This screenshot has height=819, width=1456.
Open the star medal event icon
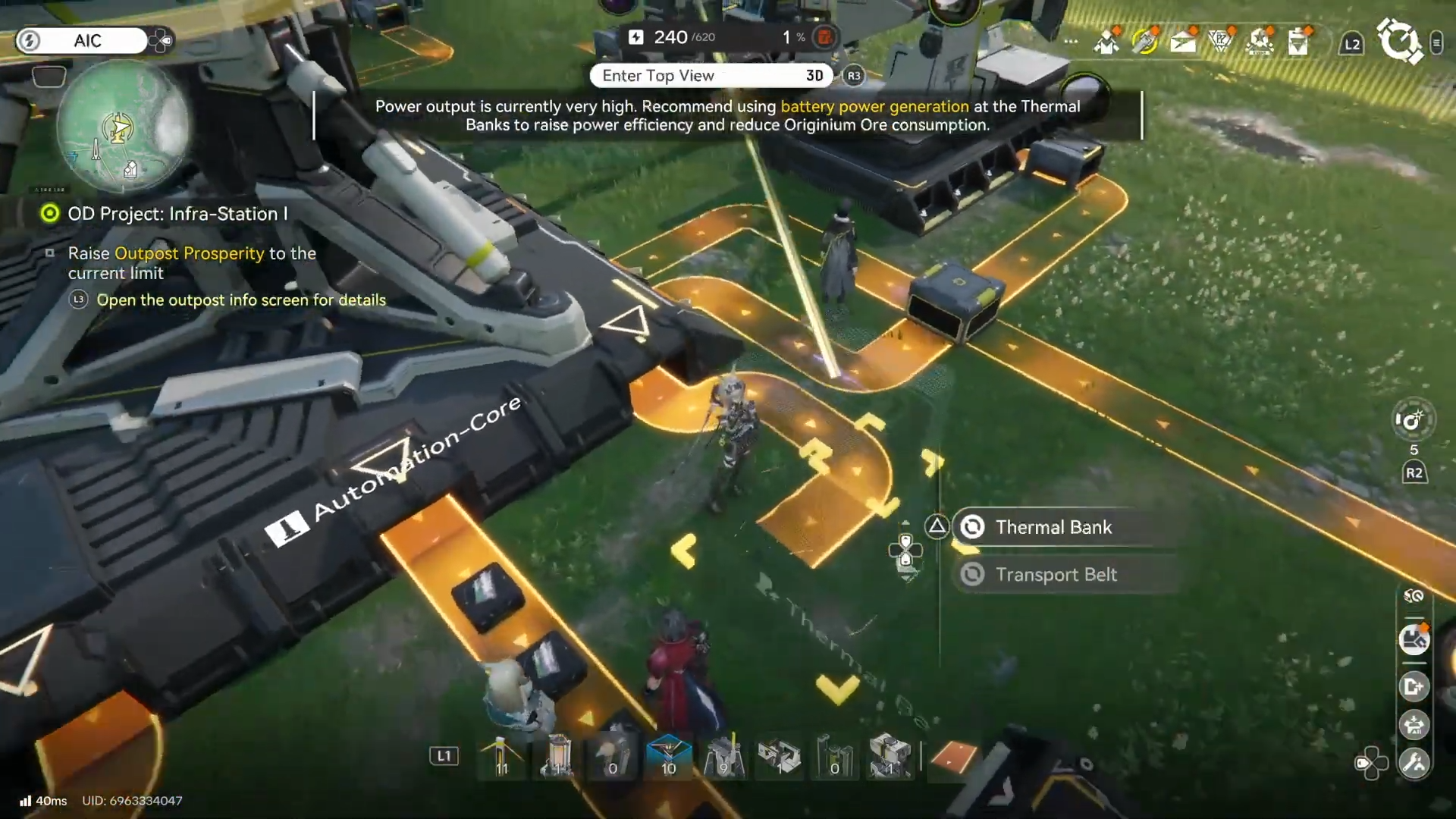coord(1260,42)
